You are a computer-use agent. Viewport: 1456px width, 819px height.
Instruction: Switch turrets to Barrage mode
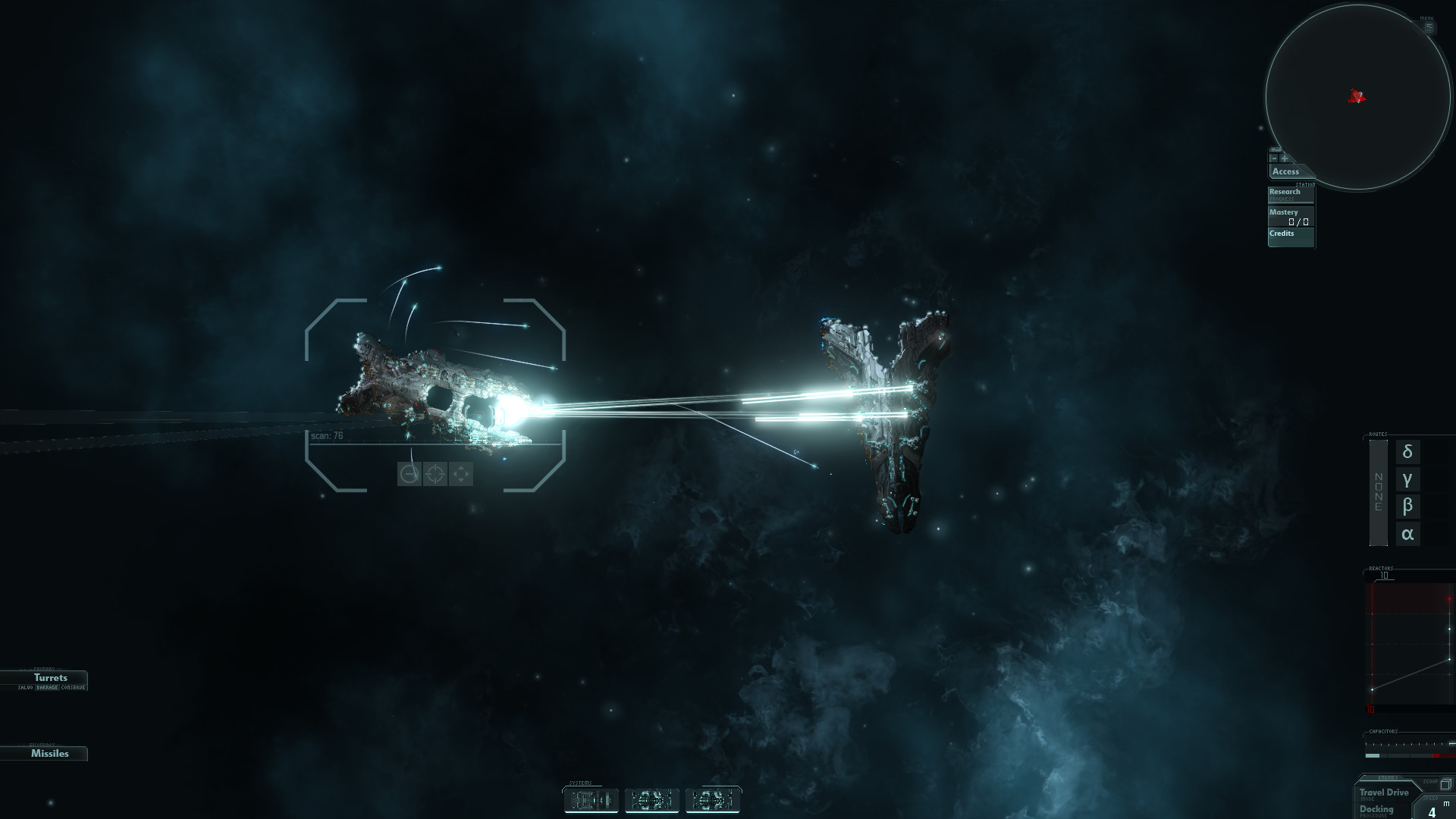46,688
